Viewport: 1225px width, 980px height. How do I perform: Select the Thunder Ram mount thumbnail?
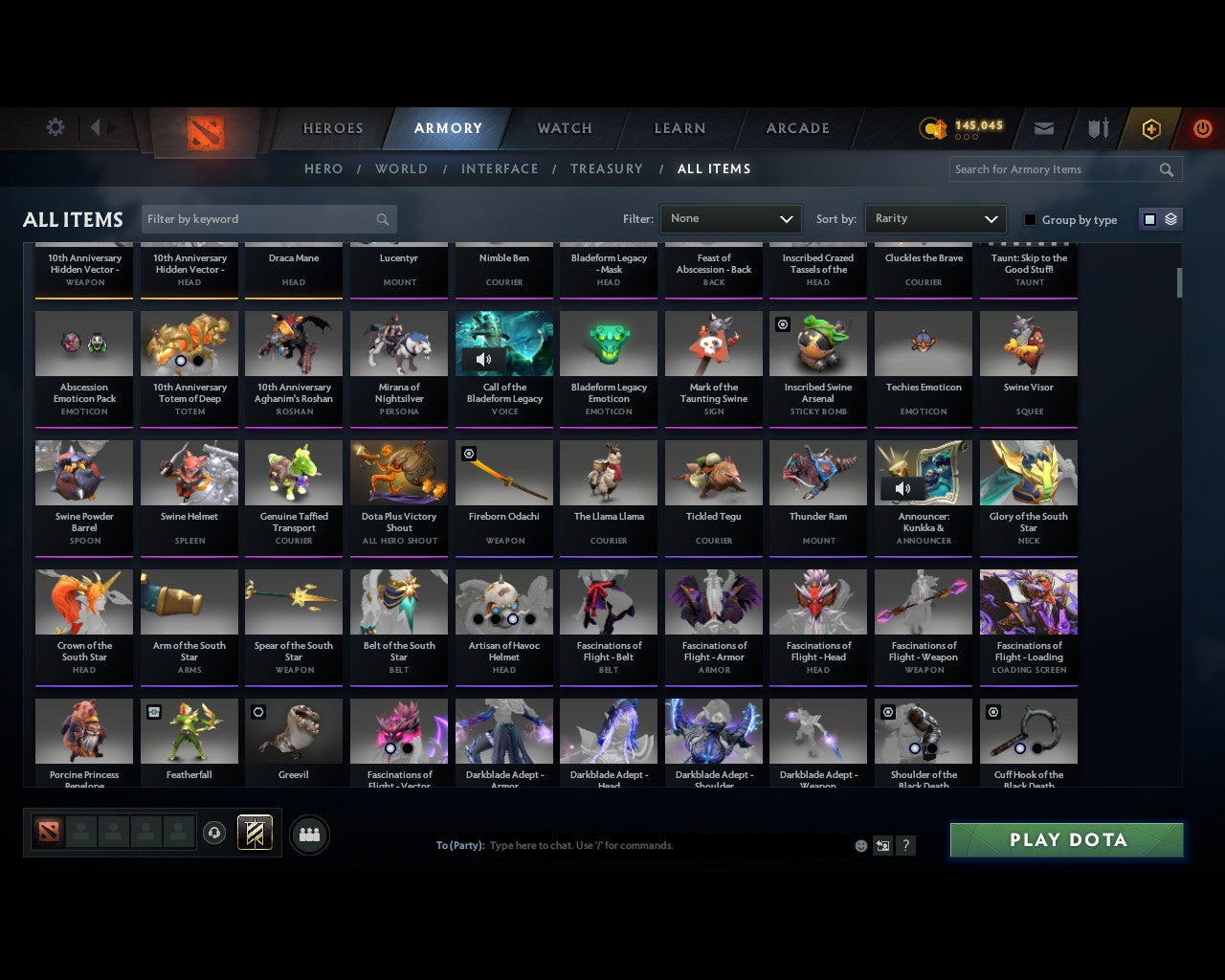click(818, 472)
